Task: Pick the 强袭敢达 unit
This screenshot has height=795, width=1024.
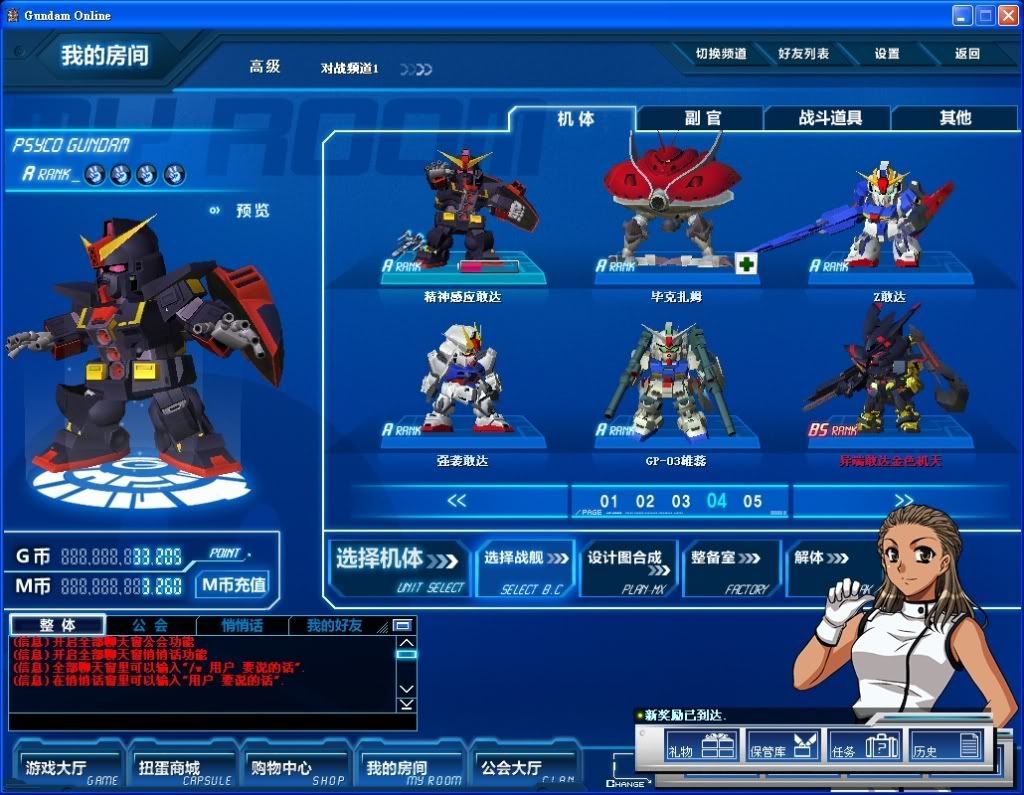Action: pos(462,385)
